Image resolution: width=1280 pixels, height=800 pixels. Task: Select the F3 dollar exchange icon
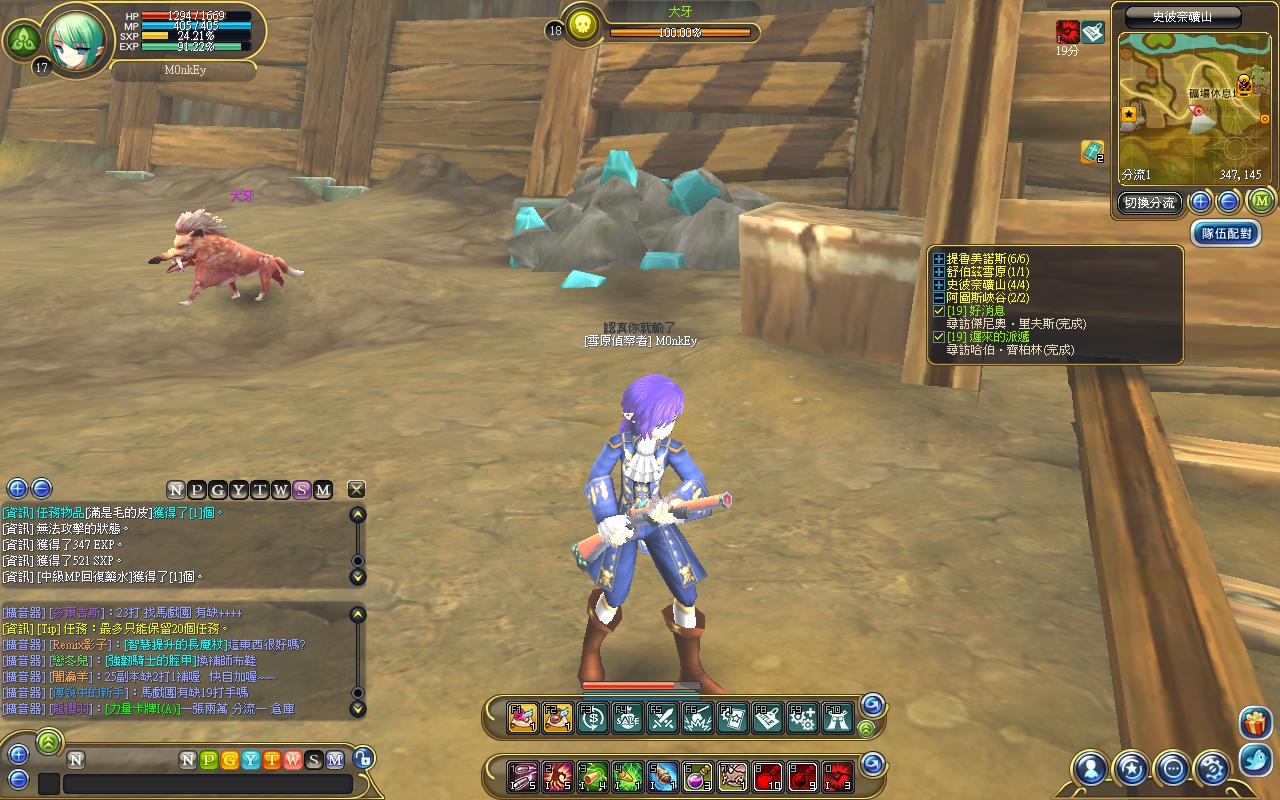(592, 718)
